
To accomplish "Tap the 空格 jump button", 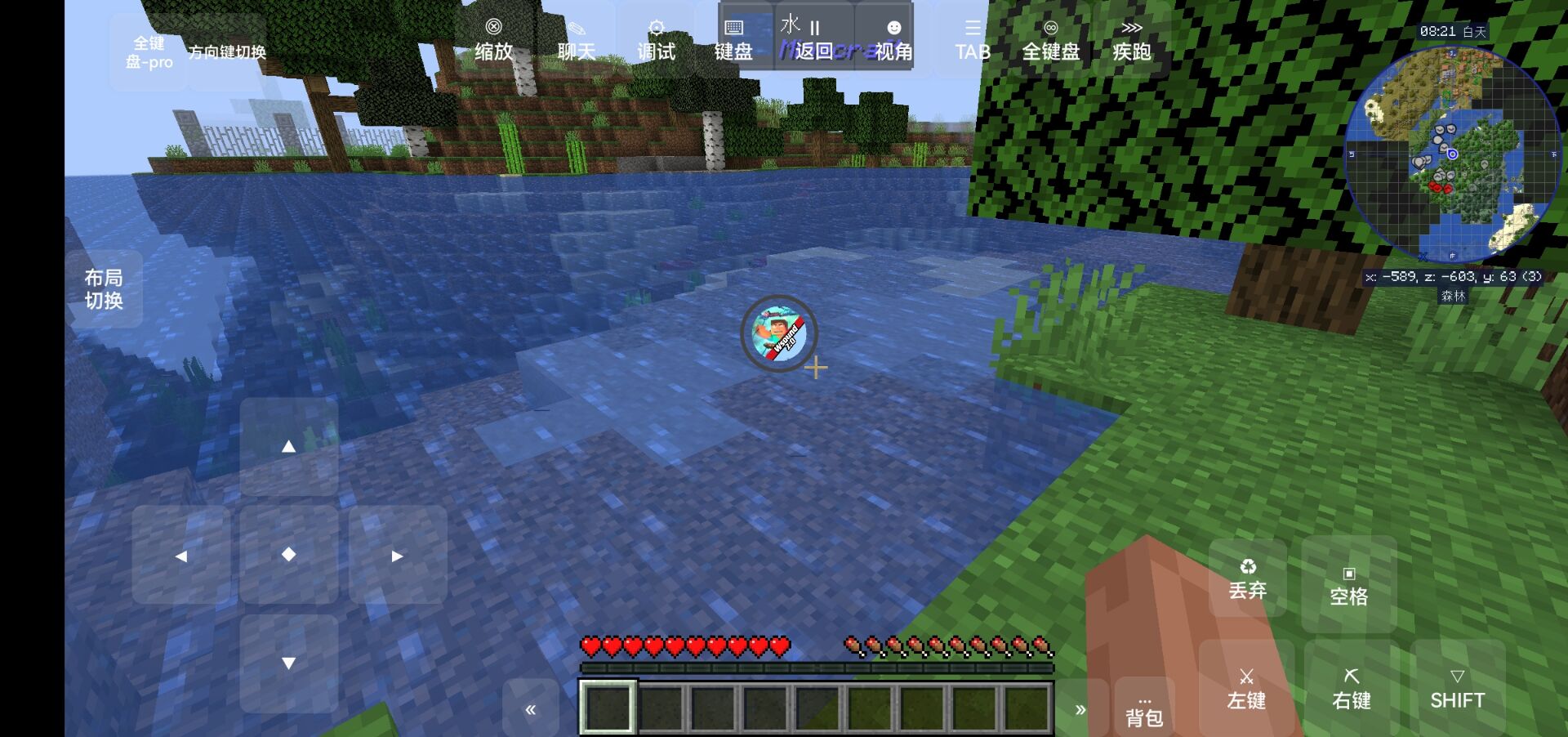I will pyautogui.click(x=1348, y=585).
